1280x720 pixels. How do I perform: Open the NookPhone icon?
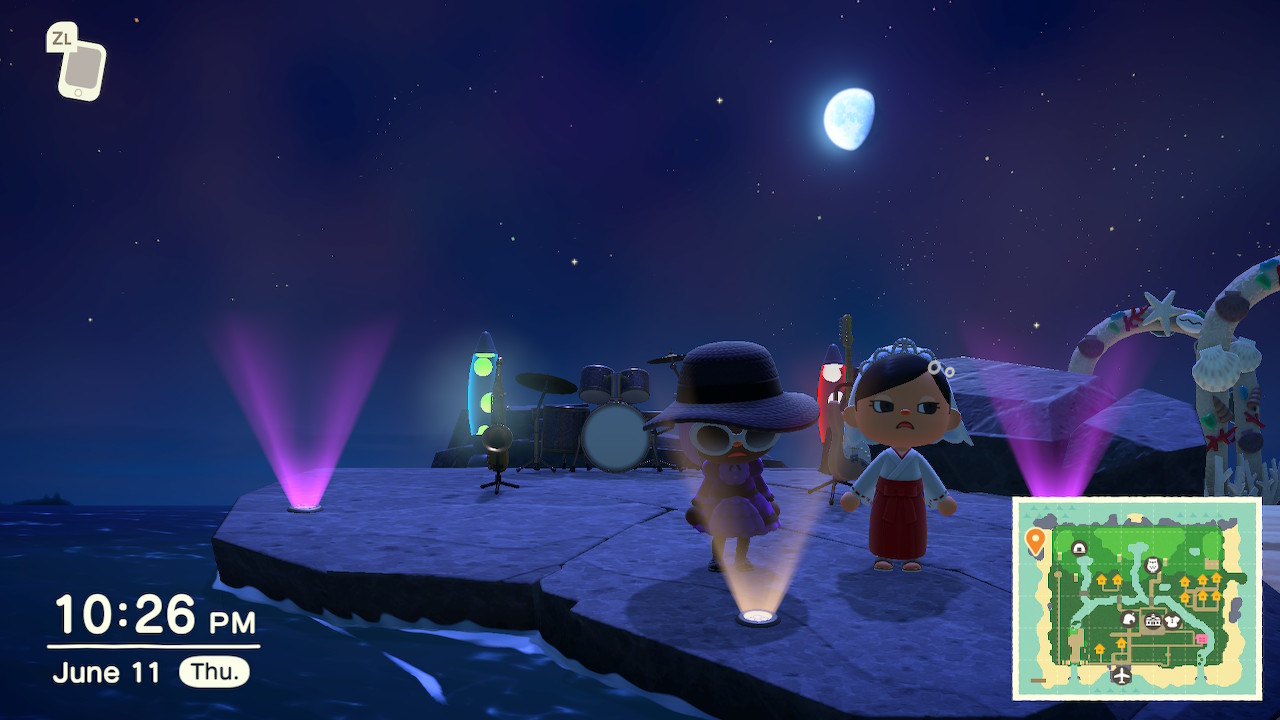click(81, 66)
